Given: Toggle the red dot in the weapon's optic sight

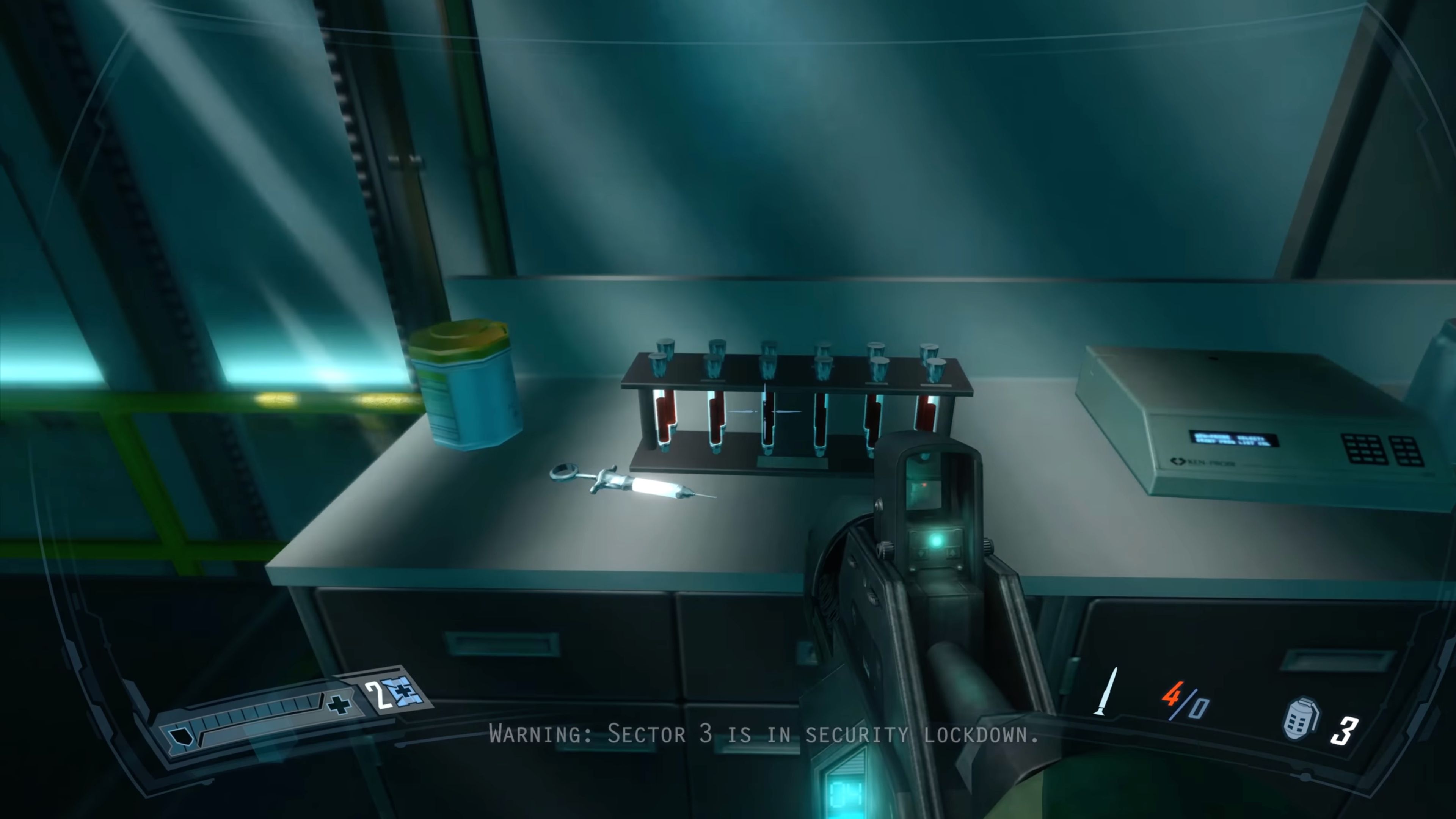Looking at the screenshot, I should 925,485.
